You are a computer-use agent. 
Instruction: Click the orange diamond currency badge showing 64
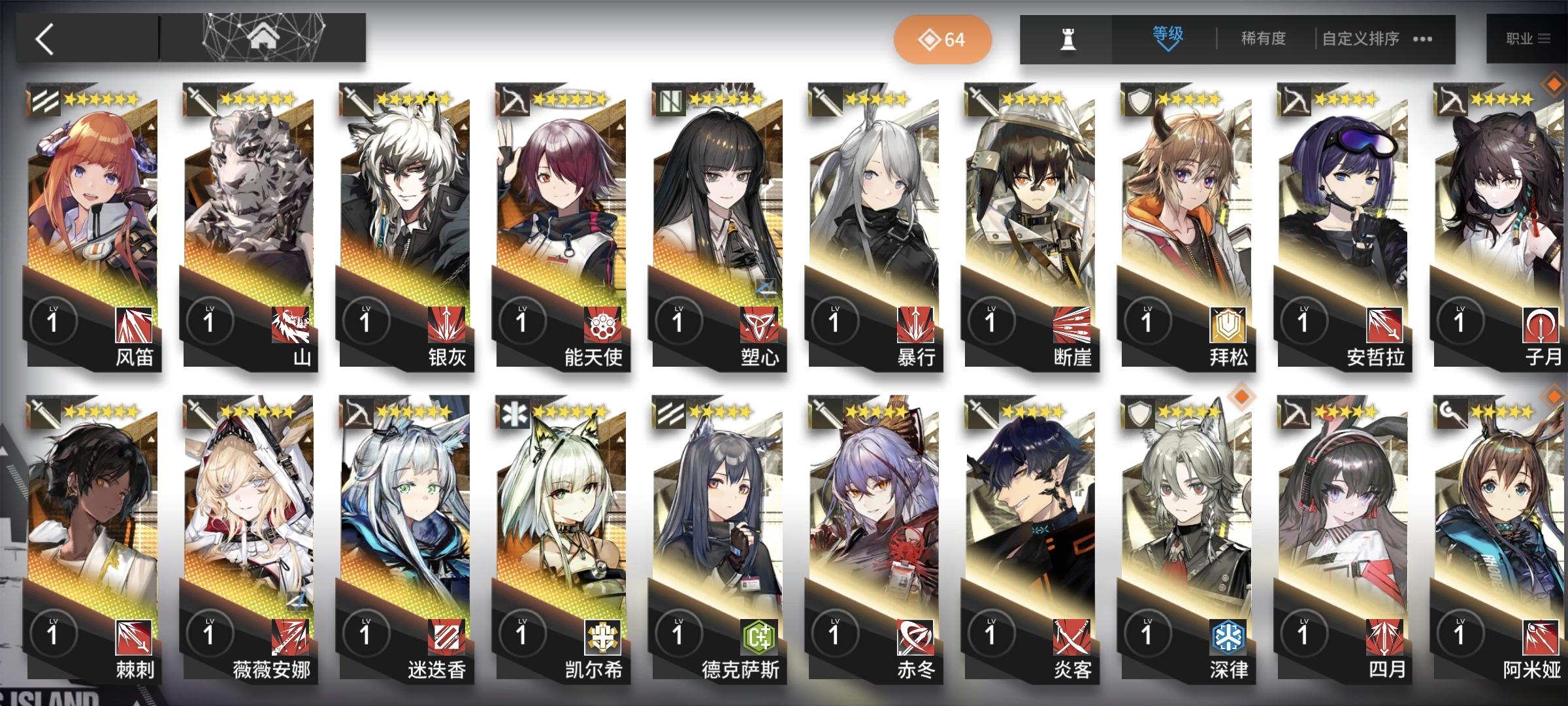coord(941,39)
